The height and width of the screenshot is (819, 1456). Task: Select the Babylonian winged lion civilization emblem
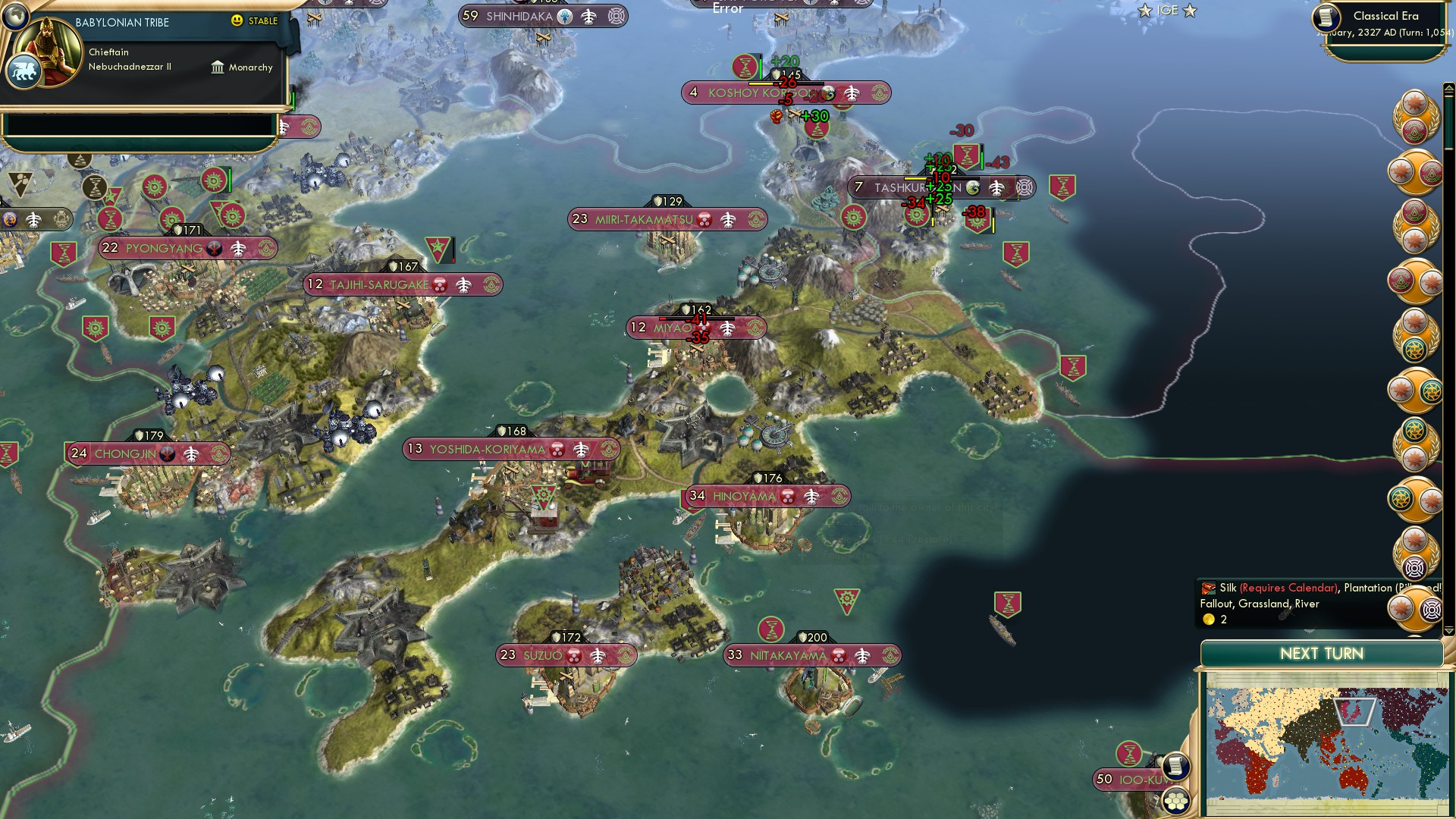coord(25,70)
